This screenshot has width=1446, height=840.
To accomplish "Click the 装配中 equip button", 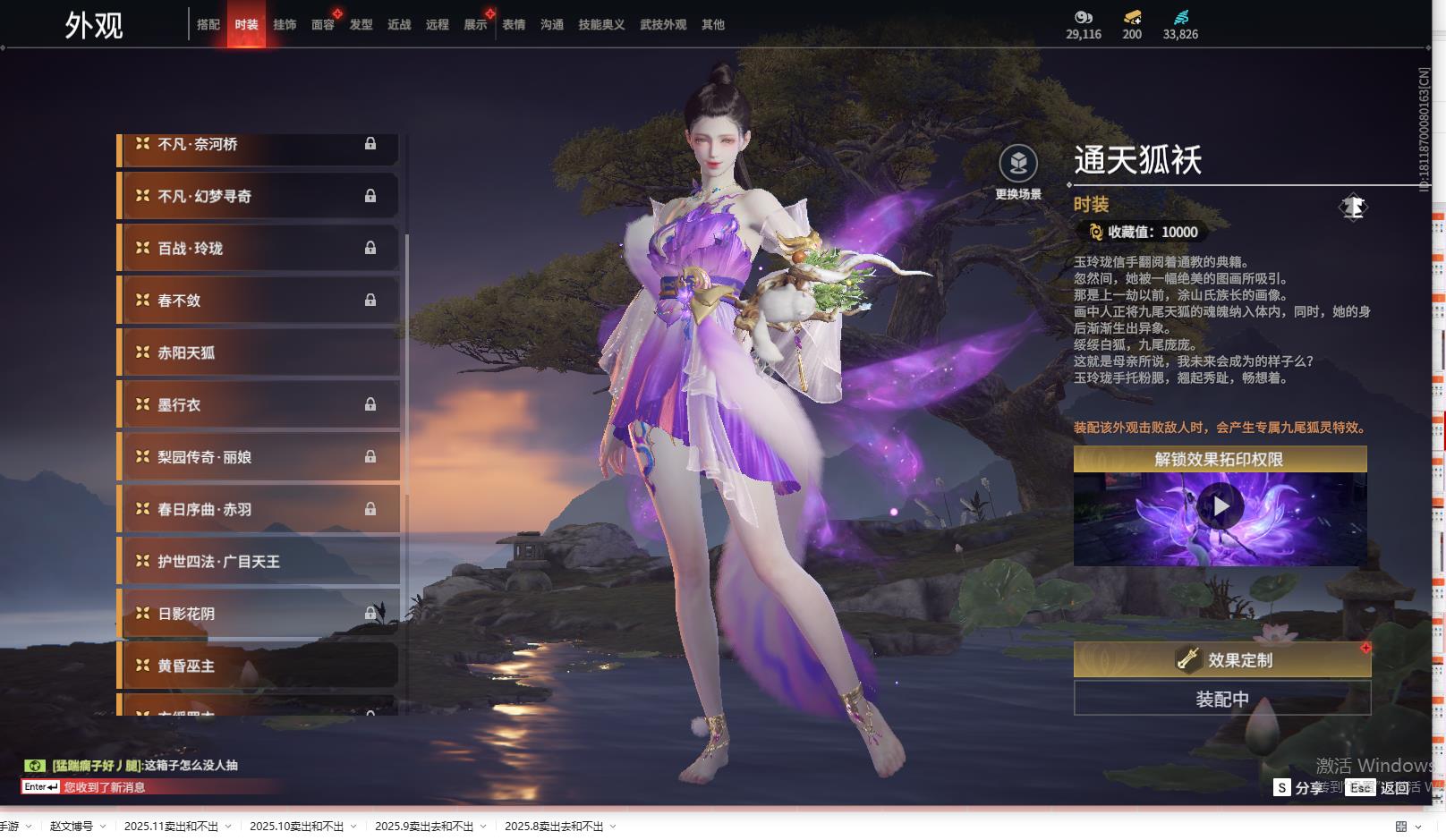I will coord(1221,699).
